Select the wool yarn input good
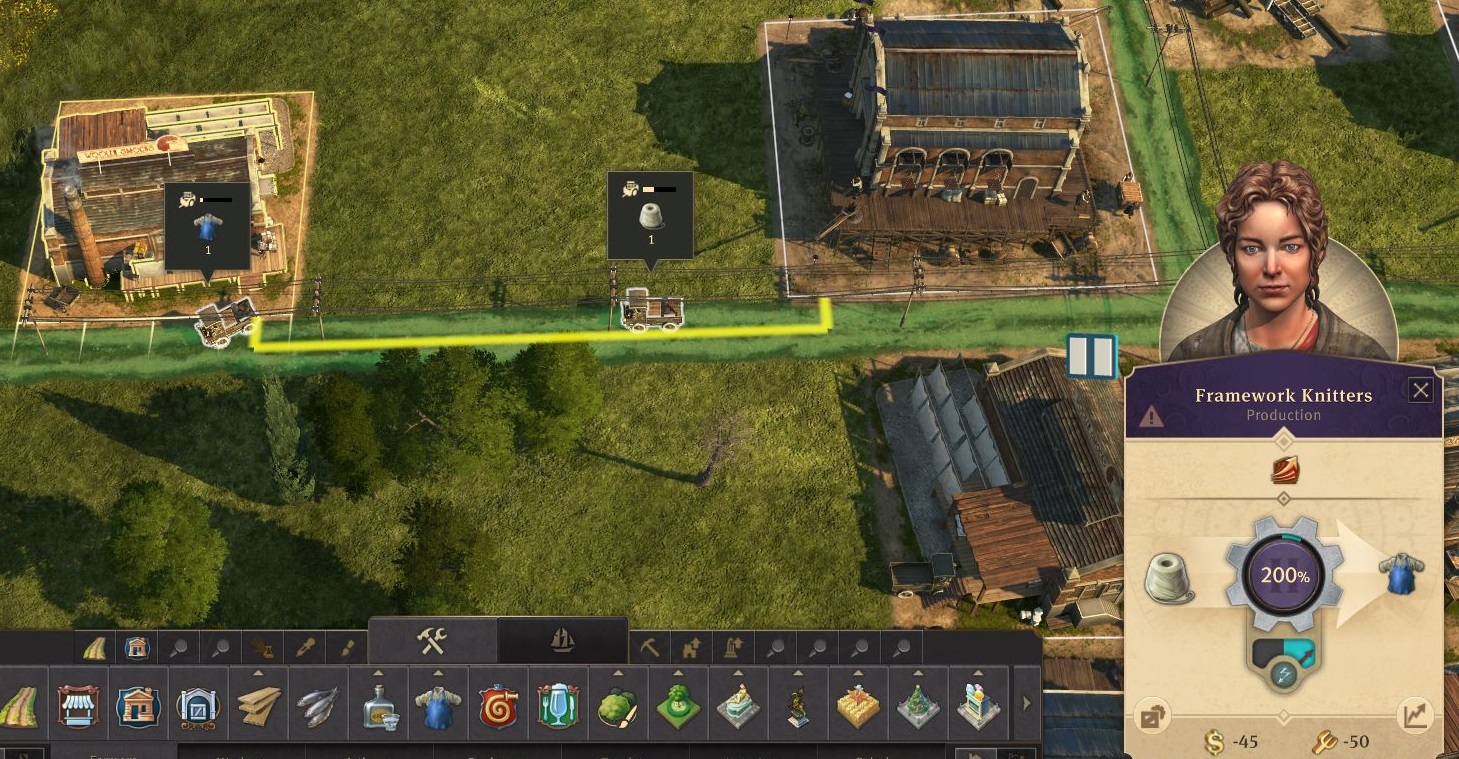 (x=1169, y=578)
